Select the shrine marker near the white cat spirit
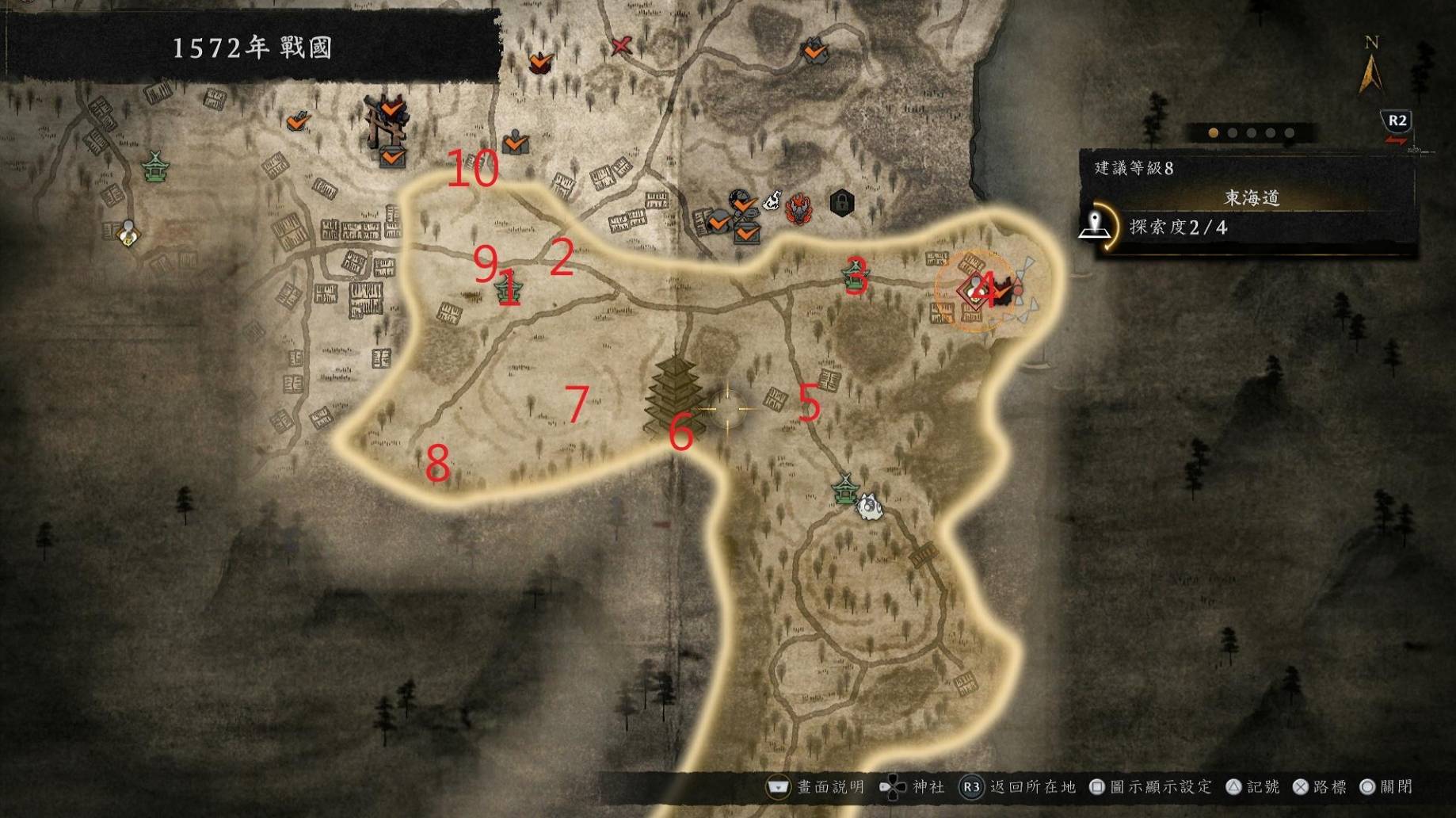This screenshot has height=818, width=1456. [845, 488]
